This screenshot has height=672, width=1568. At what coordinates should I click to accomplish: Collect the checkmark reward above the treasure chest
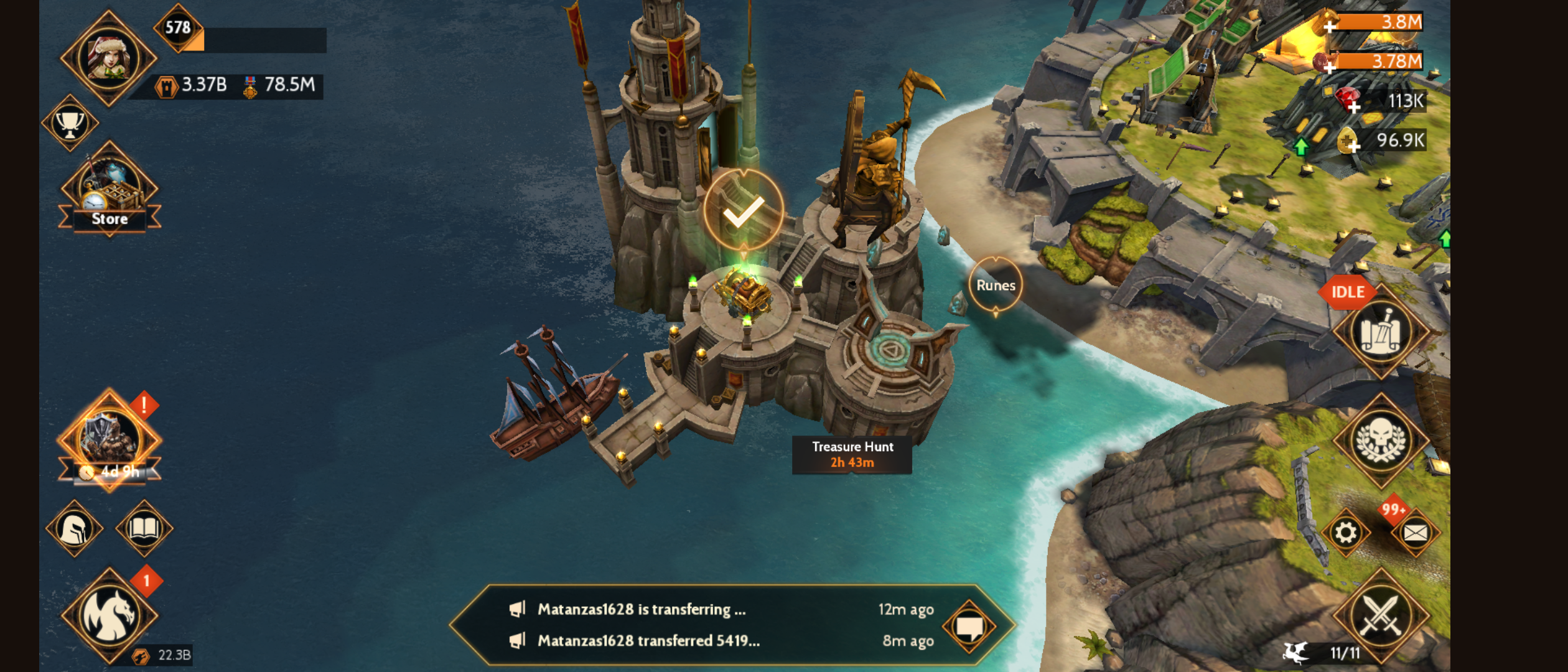click(743, 210)
